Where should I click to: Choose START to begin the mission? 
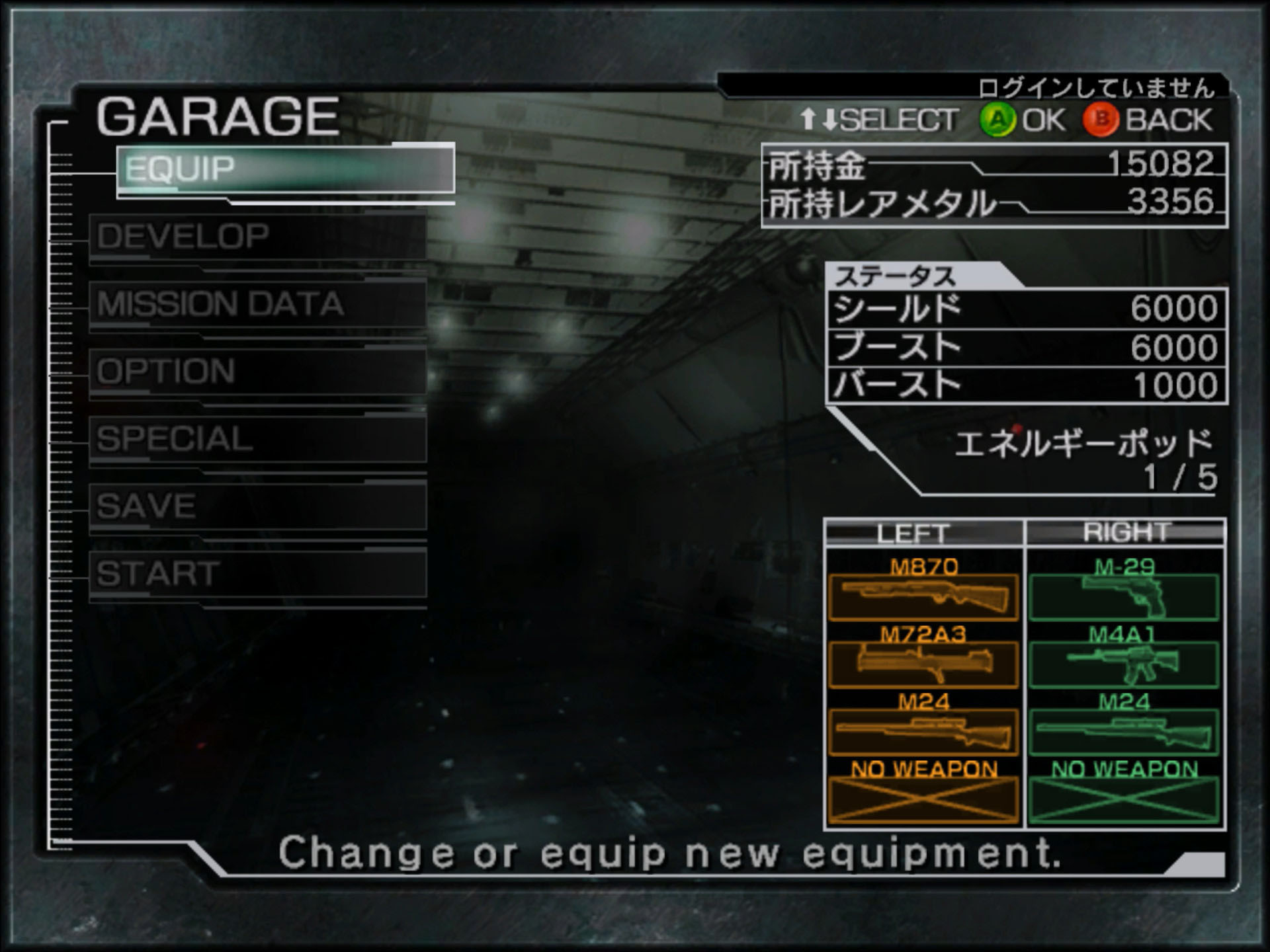click(x=258, y=574)
